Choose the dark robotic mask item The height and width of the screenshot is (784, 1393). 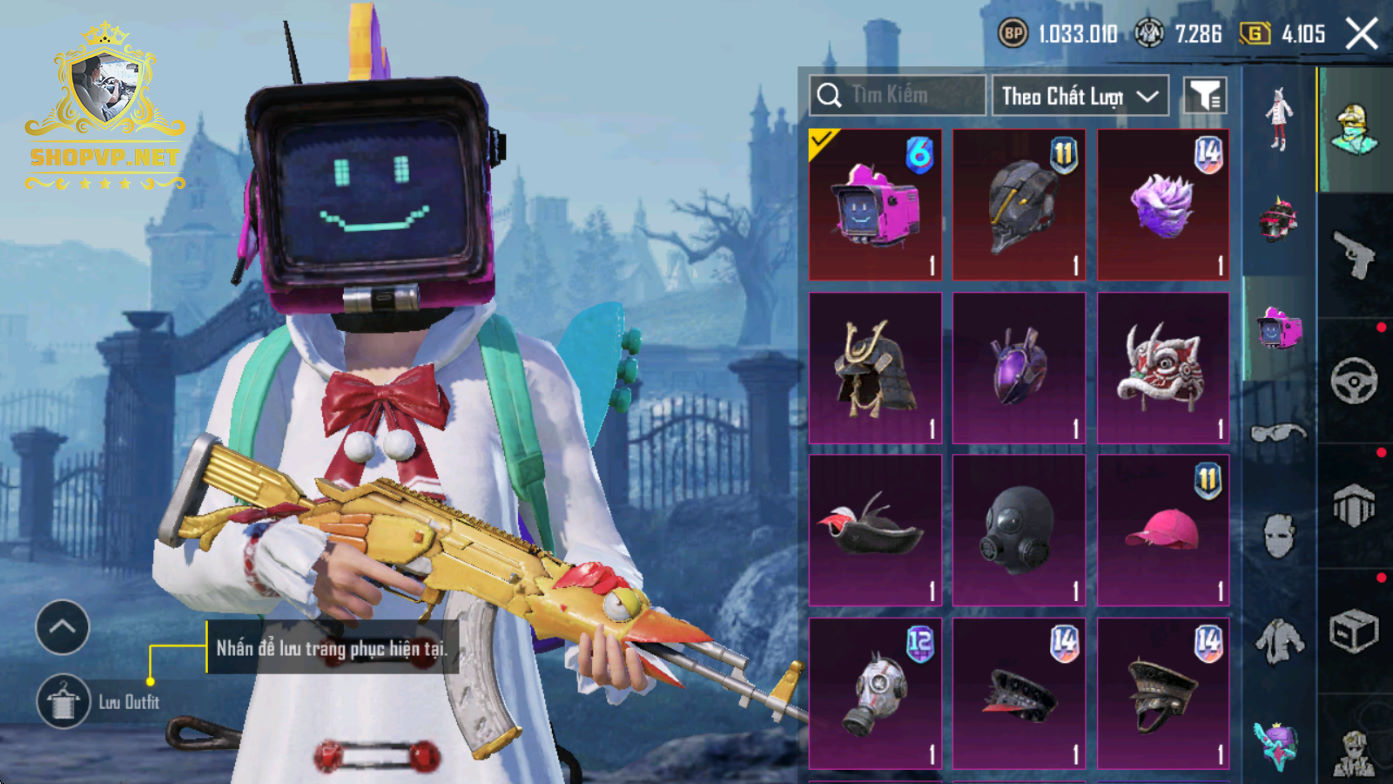click(x=1019, y=205)
